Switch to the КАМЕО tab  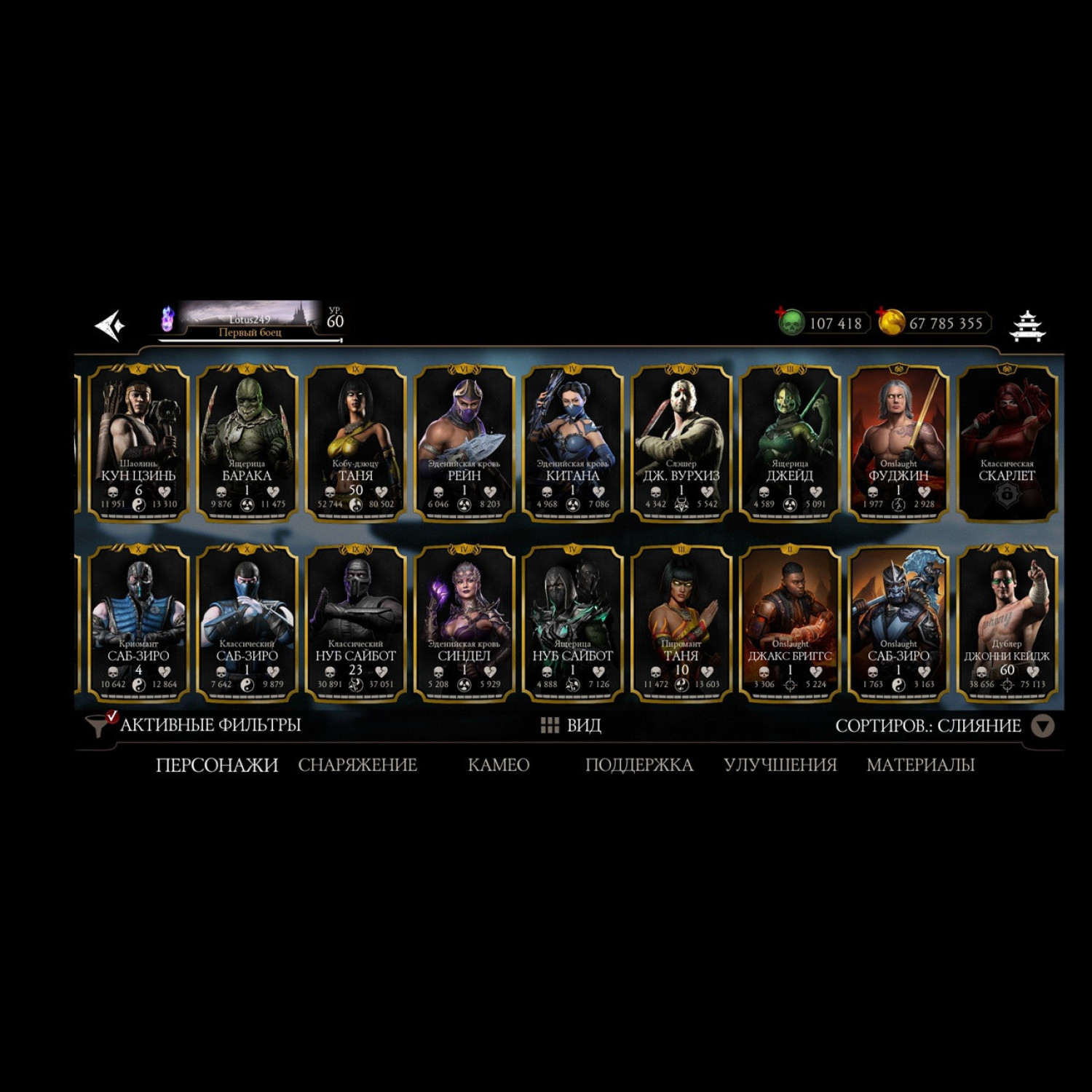(499, 765)
